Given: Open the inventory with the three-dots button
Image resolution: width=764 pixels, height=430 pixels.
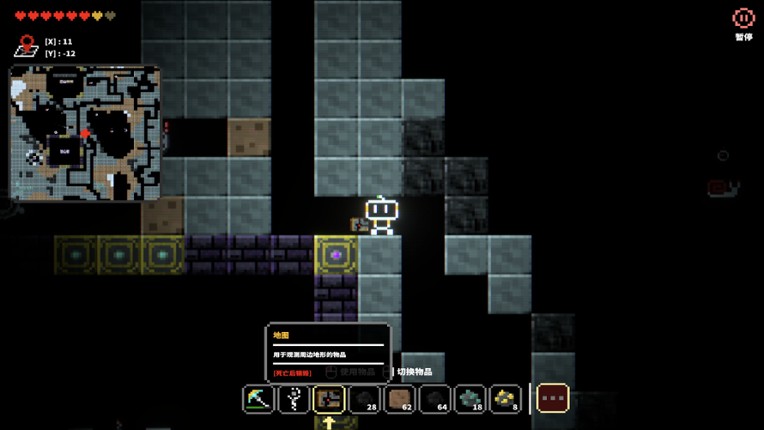Looking at the screenshot, I should [552, 398].
